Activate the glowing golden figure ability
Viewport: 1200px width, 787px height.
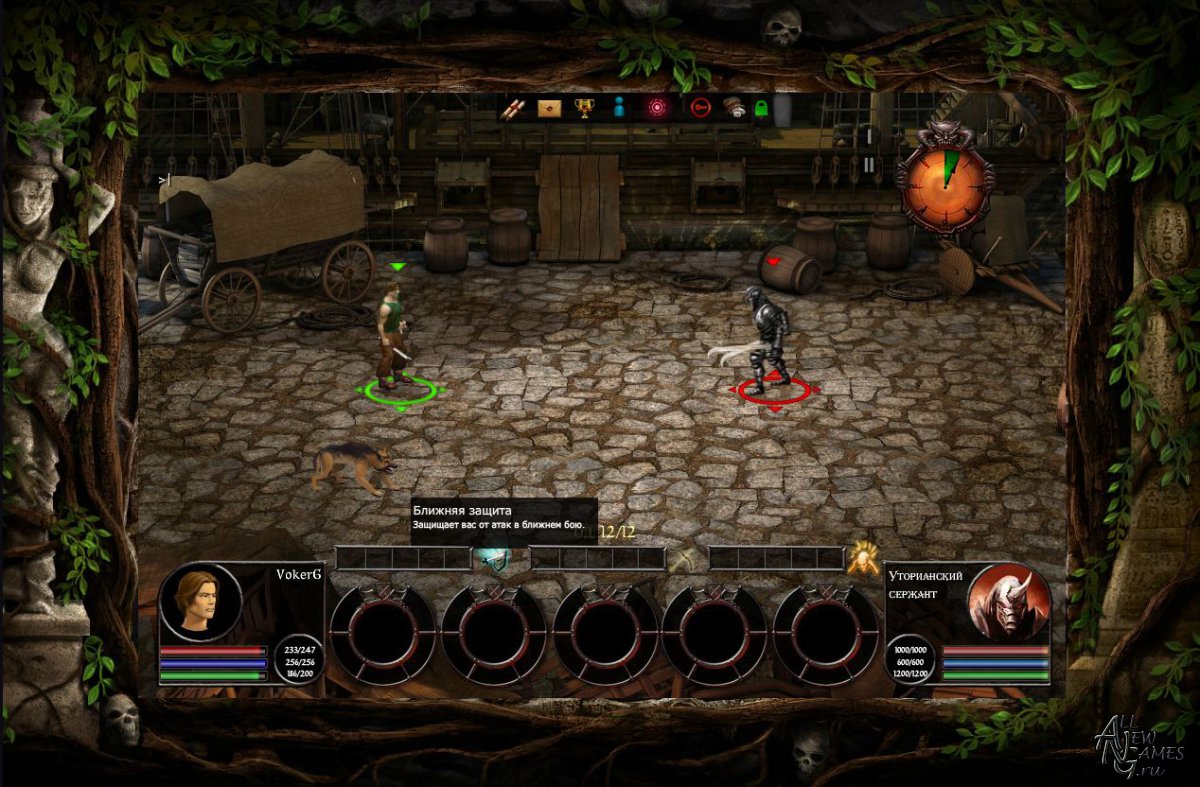click(x=862, y=559)
